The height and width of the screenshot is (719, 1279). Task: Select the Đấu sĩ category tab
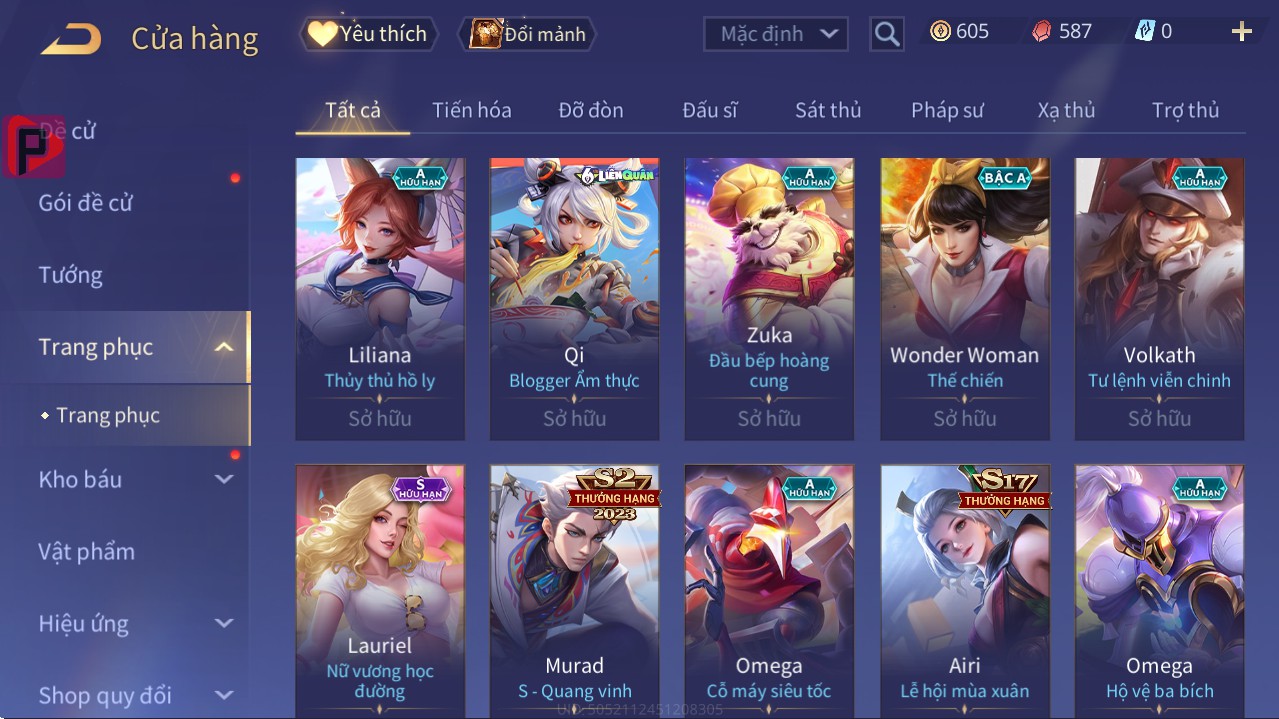click(x=709, y=110)
